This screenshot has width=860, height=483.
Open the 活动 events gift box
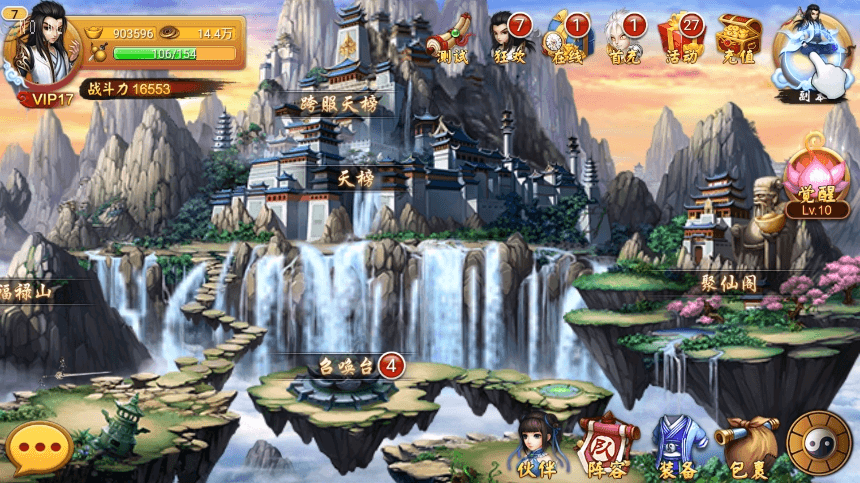pyautogui.click(x=681, y=40)
